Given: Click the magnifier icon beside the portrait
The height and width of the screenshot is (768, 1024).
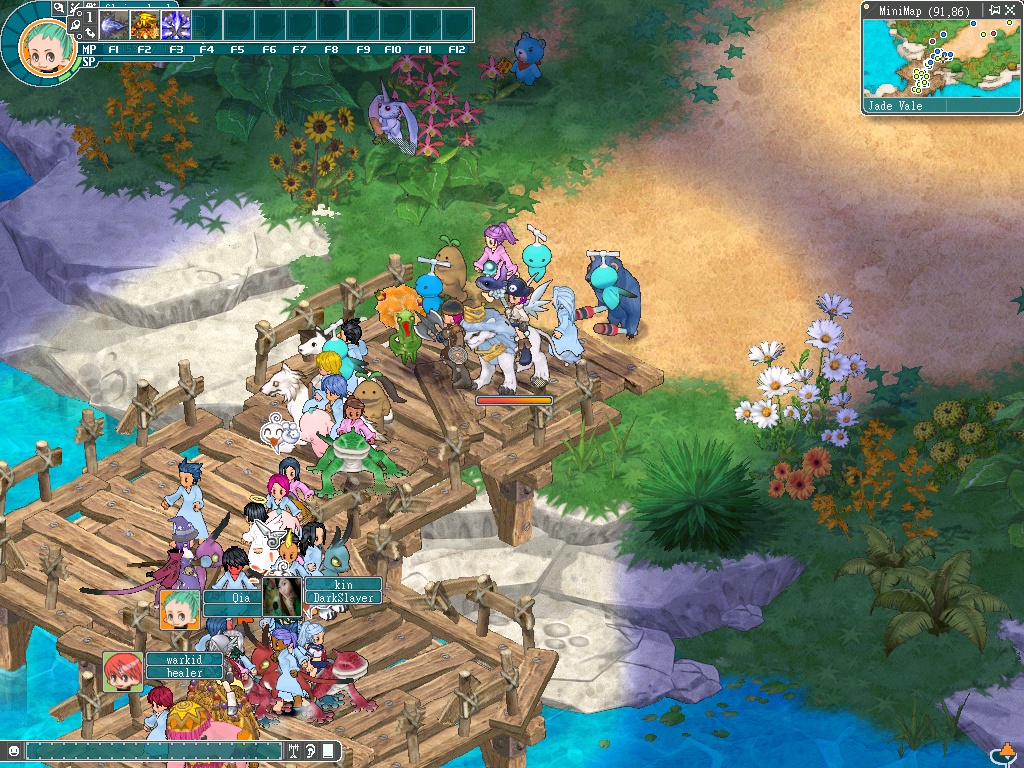Looking at the screenshot, I should [59, 7].
